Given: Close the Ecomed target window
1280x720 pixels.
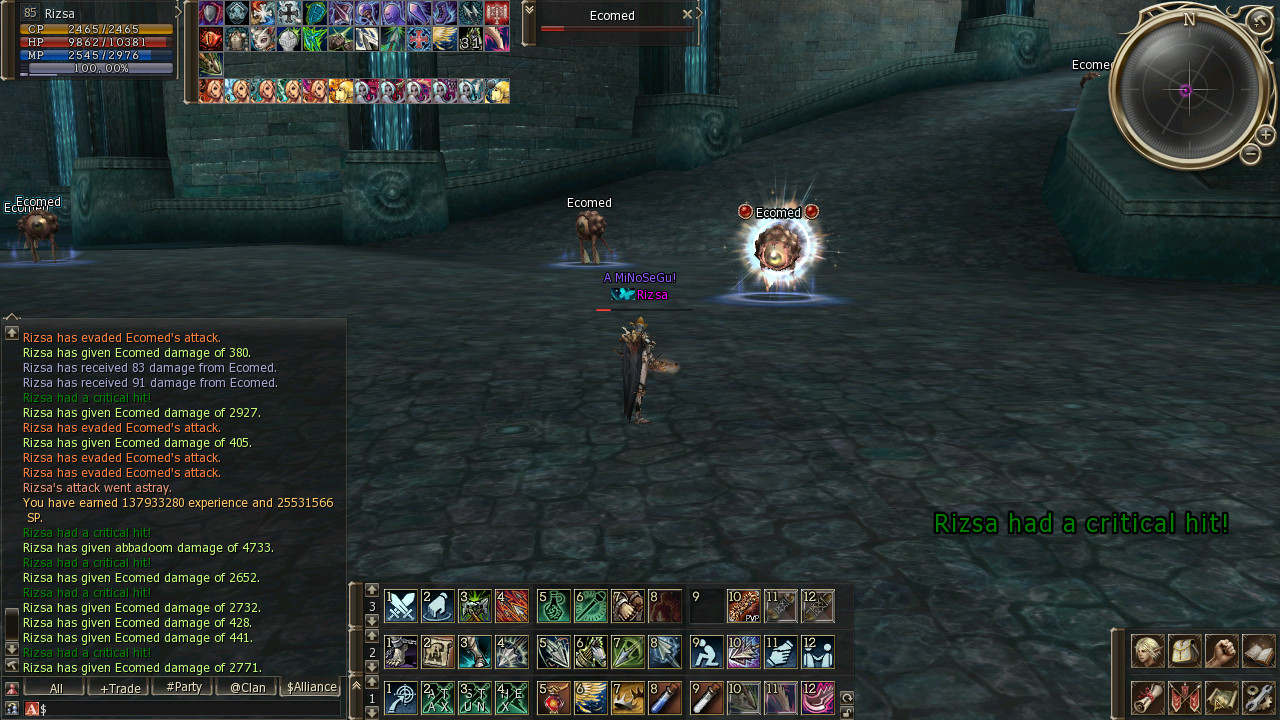Looking at the screenshot, I should click(687, 15).
